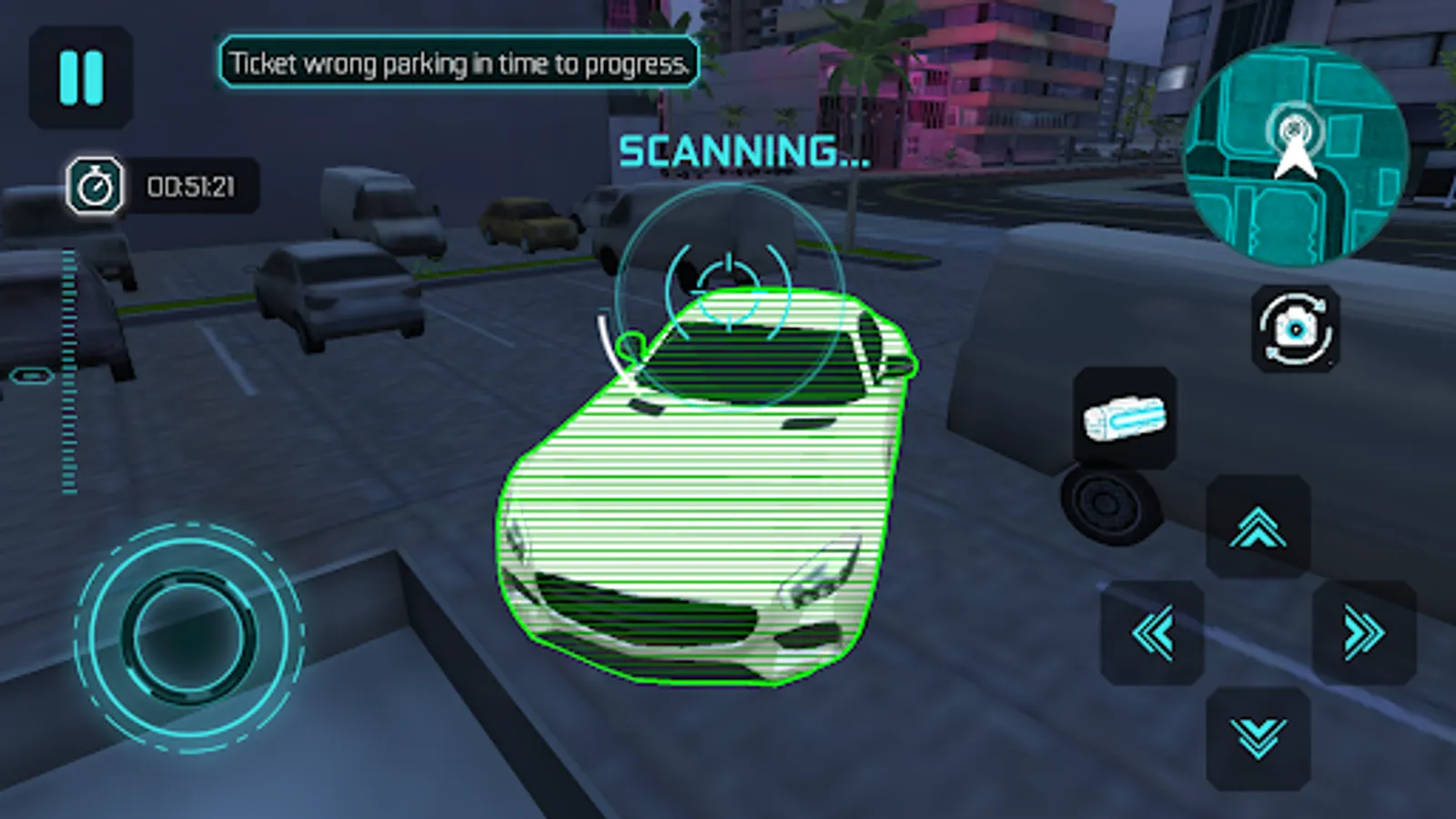Viewport: 1456px width, 819px height.
Task: Tap the 'Ticket wrong parking in time to progress' banner
Action: tap(460, 64)
